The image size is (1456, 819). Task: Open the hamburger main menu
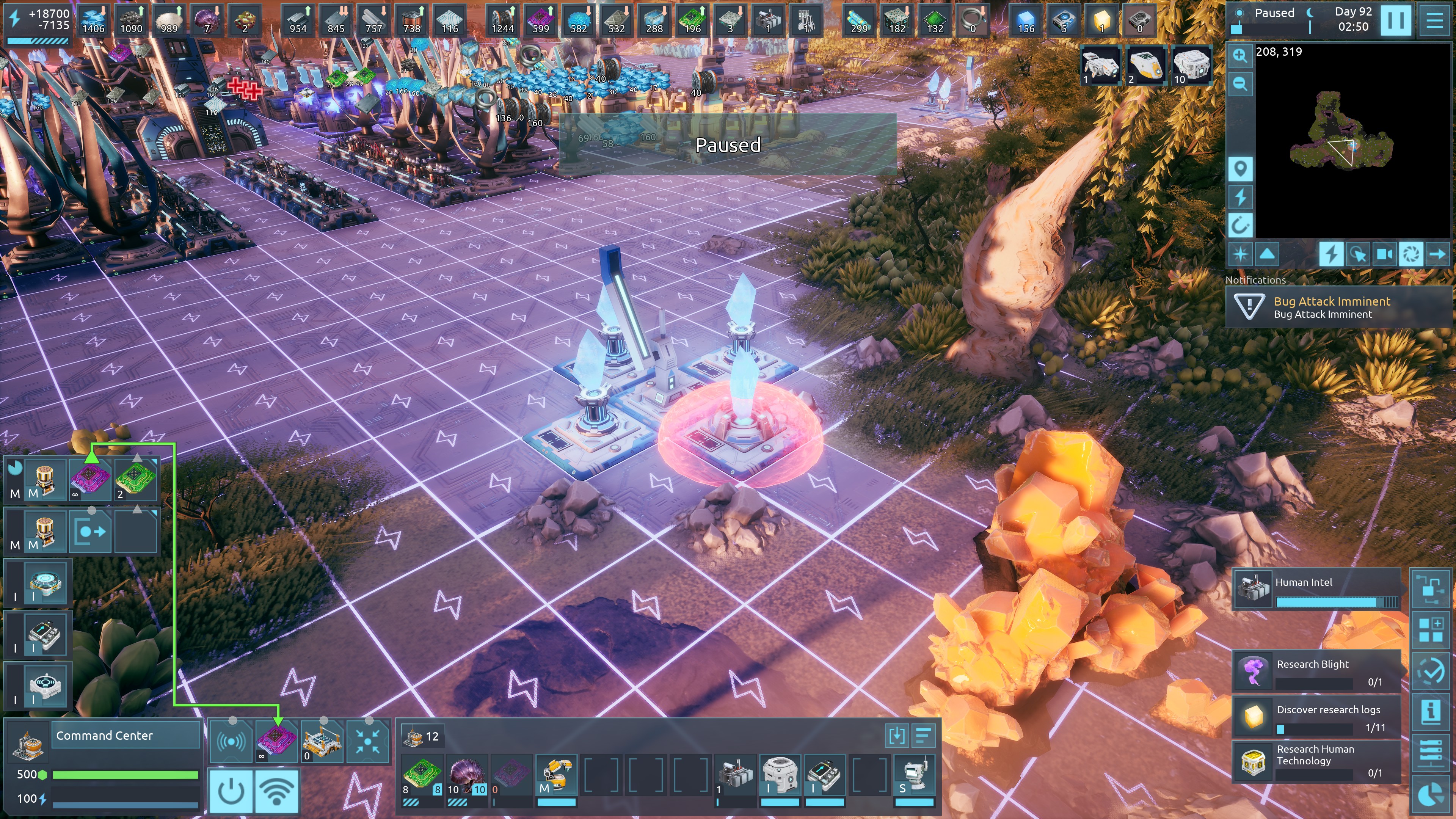[x=1434, y=20]
